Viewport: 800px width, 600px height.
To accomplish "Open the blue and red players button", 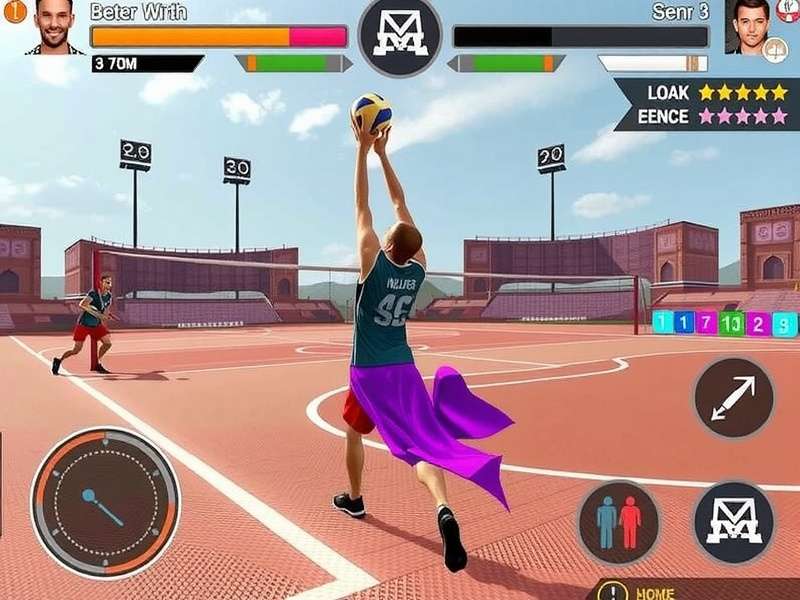I will click(618, 521).
